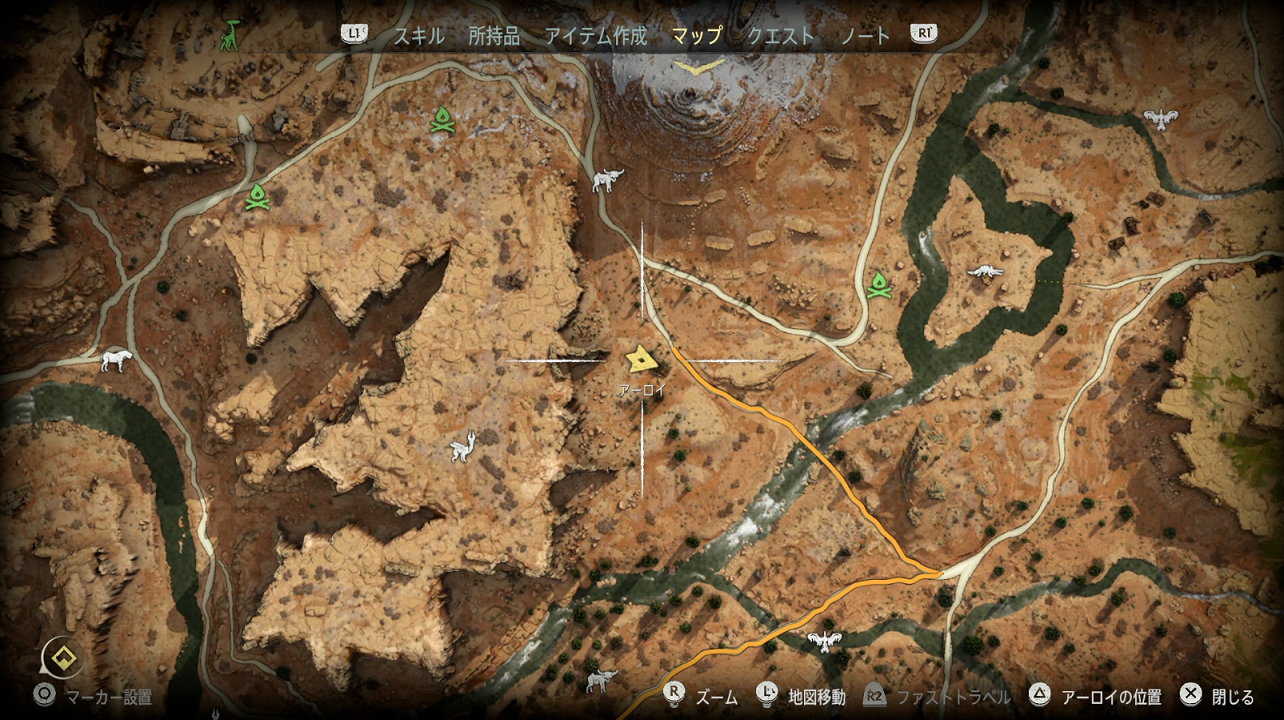The width and height of the screenshot is (1284, 720).
Task: Choose the highlighted マップ tab
Action: 697,36
